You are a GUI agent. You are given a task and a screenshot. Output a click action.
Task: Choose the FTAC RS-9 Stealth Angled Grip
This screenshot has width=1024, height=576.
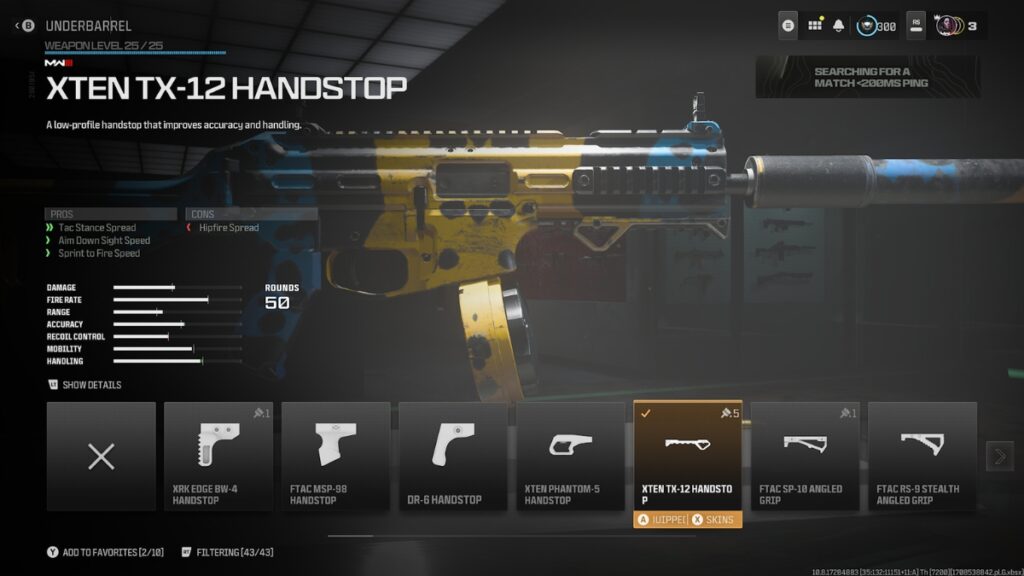click(922, 456)
